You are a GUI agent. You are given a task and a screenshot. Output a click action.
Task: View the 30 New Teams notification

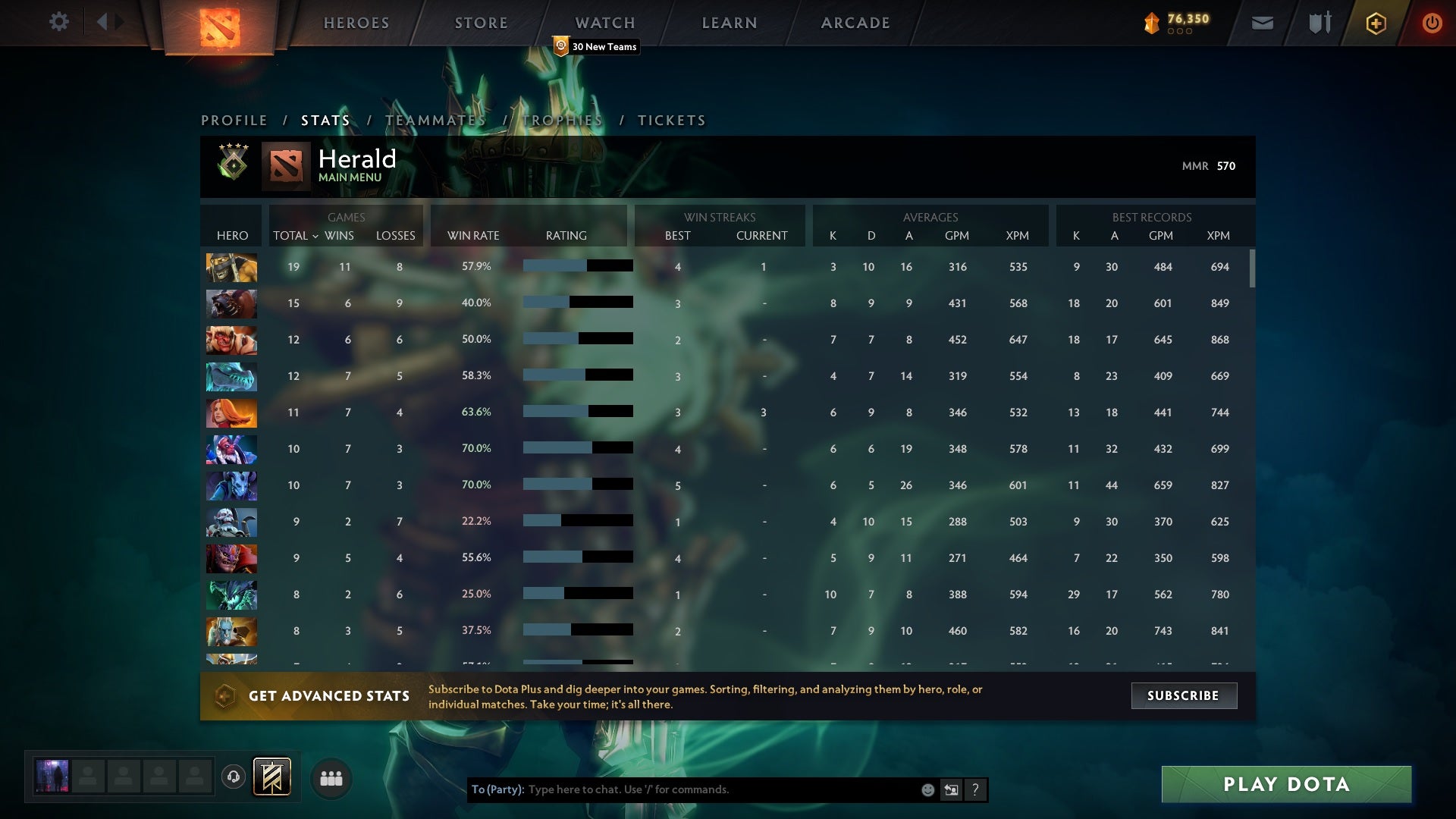tap(596, 46)
